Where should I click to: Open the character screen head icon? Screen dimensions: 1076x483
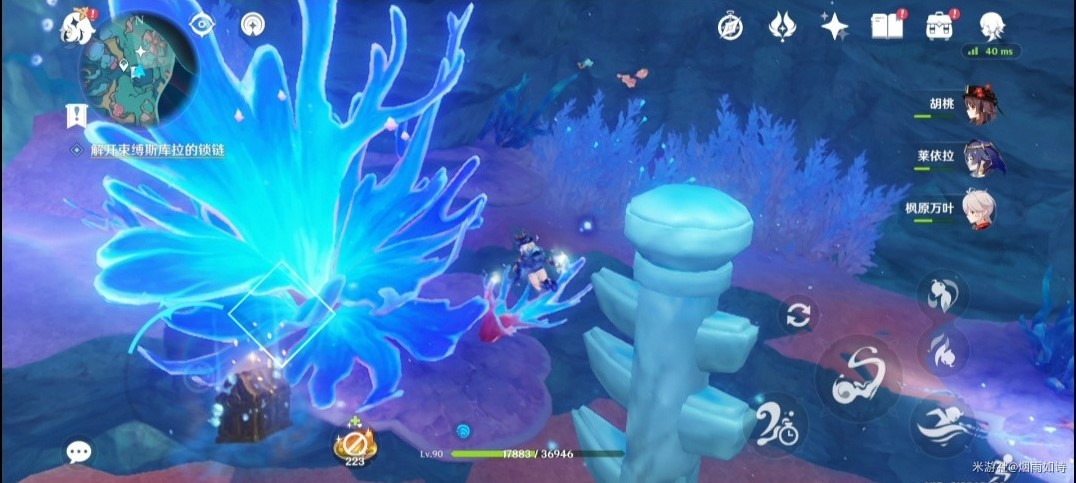(x=991, y=26)
